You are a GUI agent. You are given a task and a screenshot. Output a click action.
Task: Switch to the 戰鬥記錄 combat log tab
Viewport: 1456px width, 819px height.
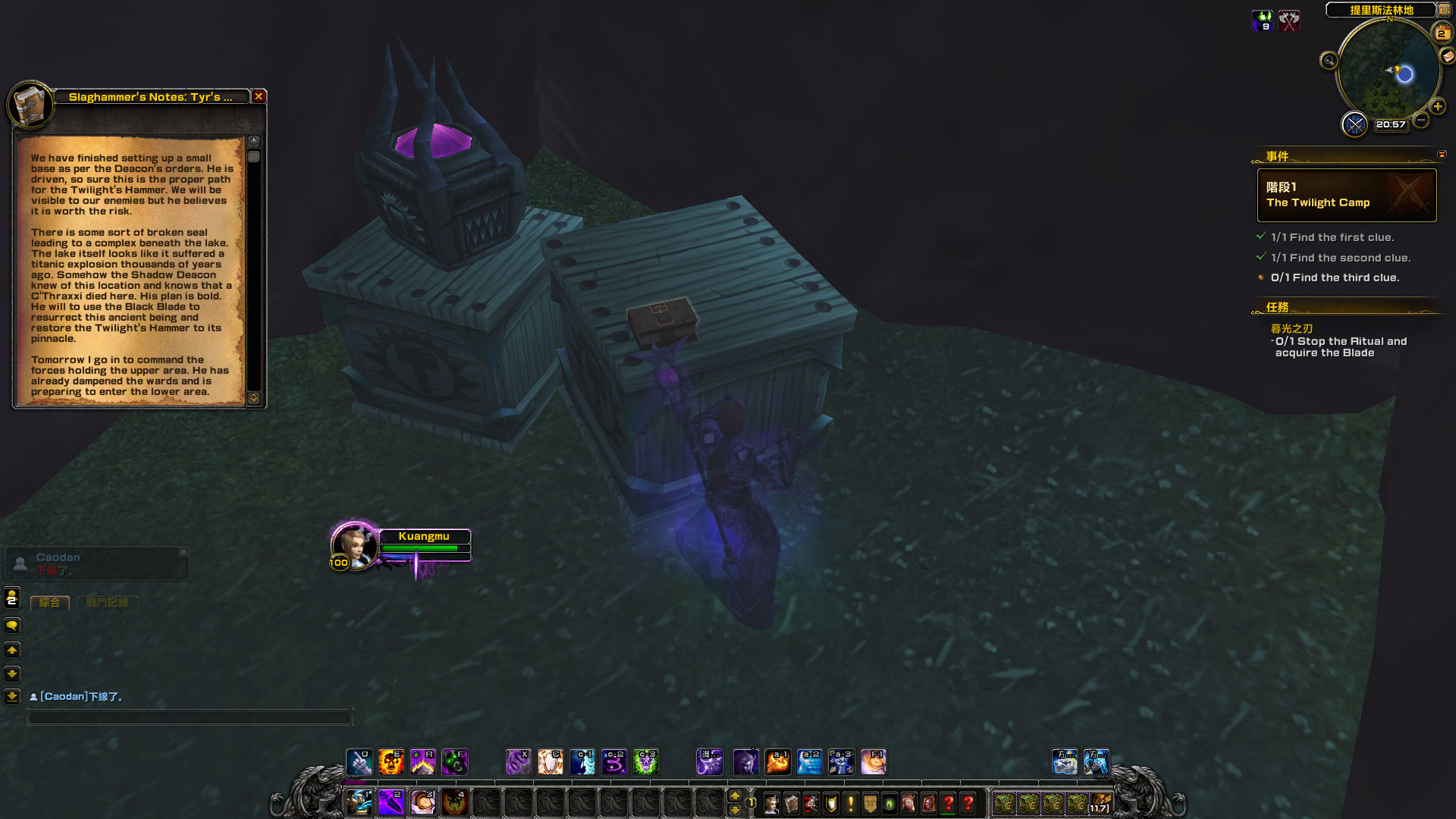(x=107, y=603)
